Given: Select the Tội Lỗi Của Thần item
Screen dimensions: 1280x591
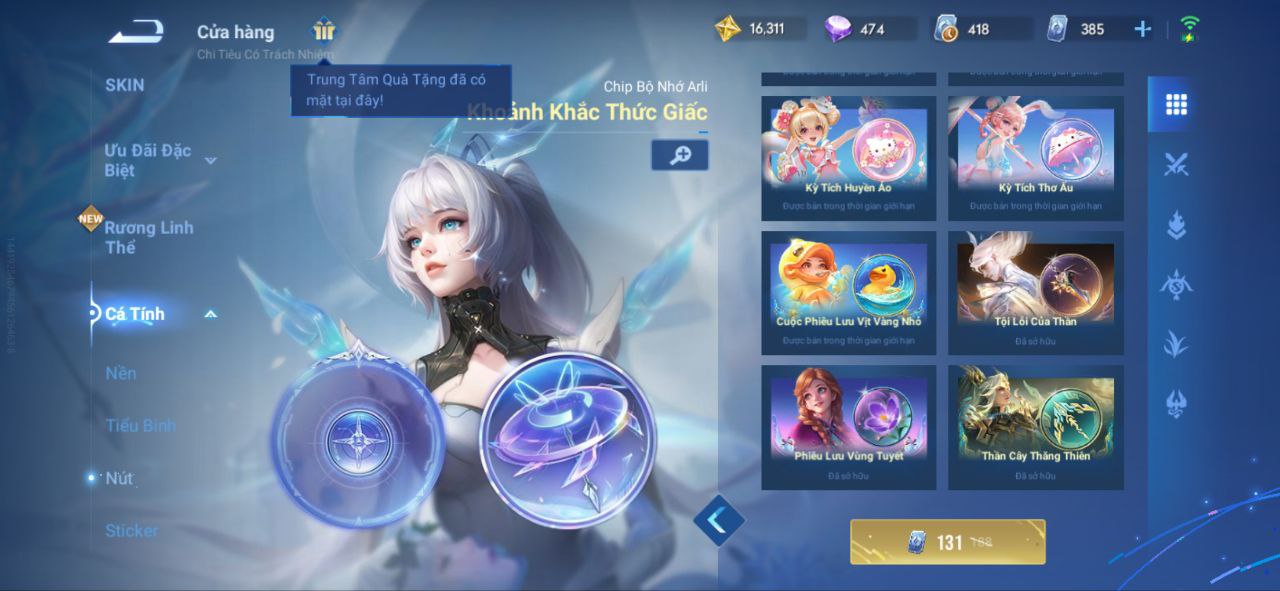Looking at the screenshot, I should 1035,292.
